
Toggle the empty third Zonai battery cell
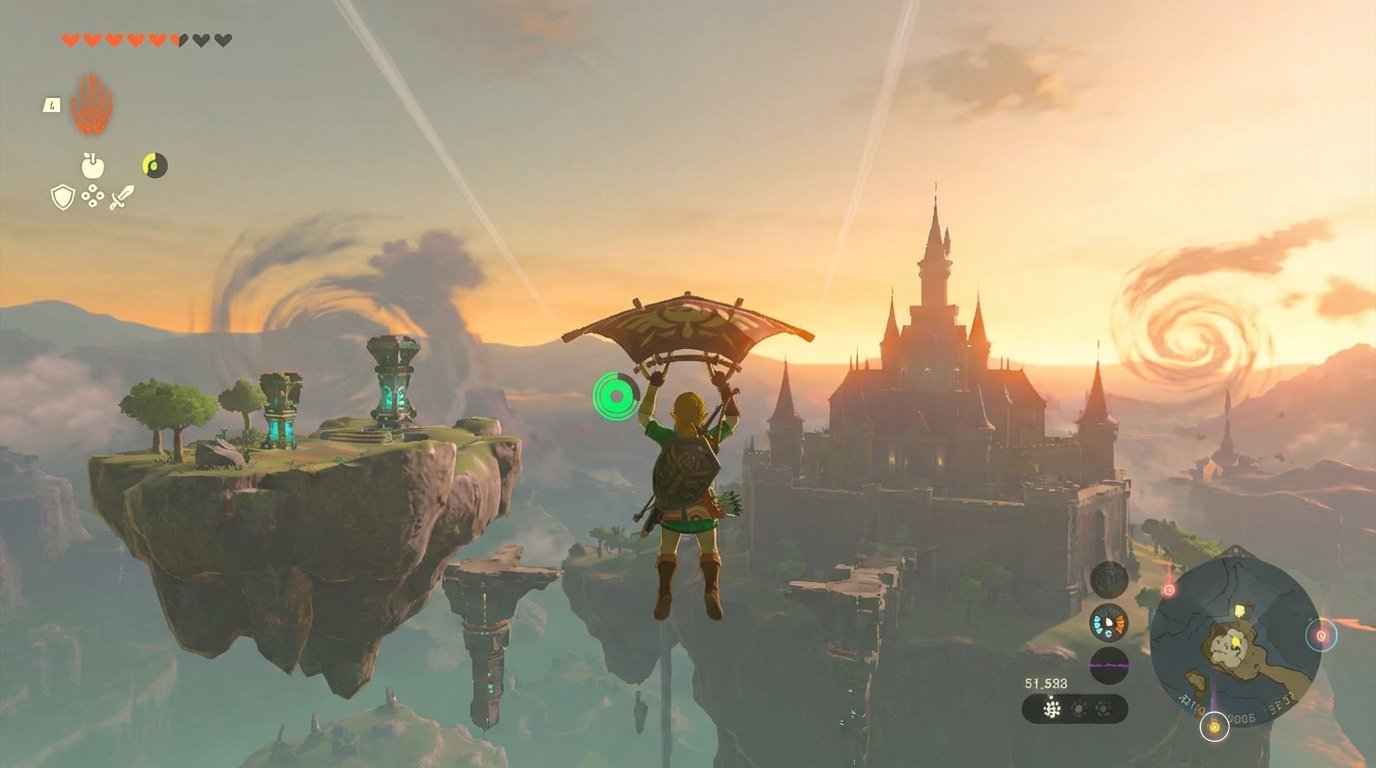pyautogui.click(x=1104, y=708)
